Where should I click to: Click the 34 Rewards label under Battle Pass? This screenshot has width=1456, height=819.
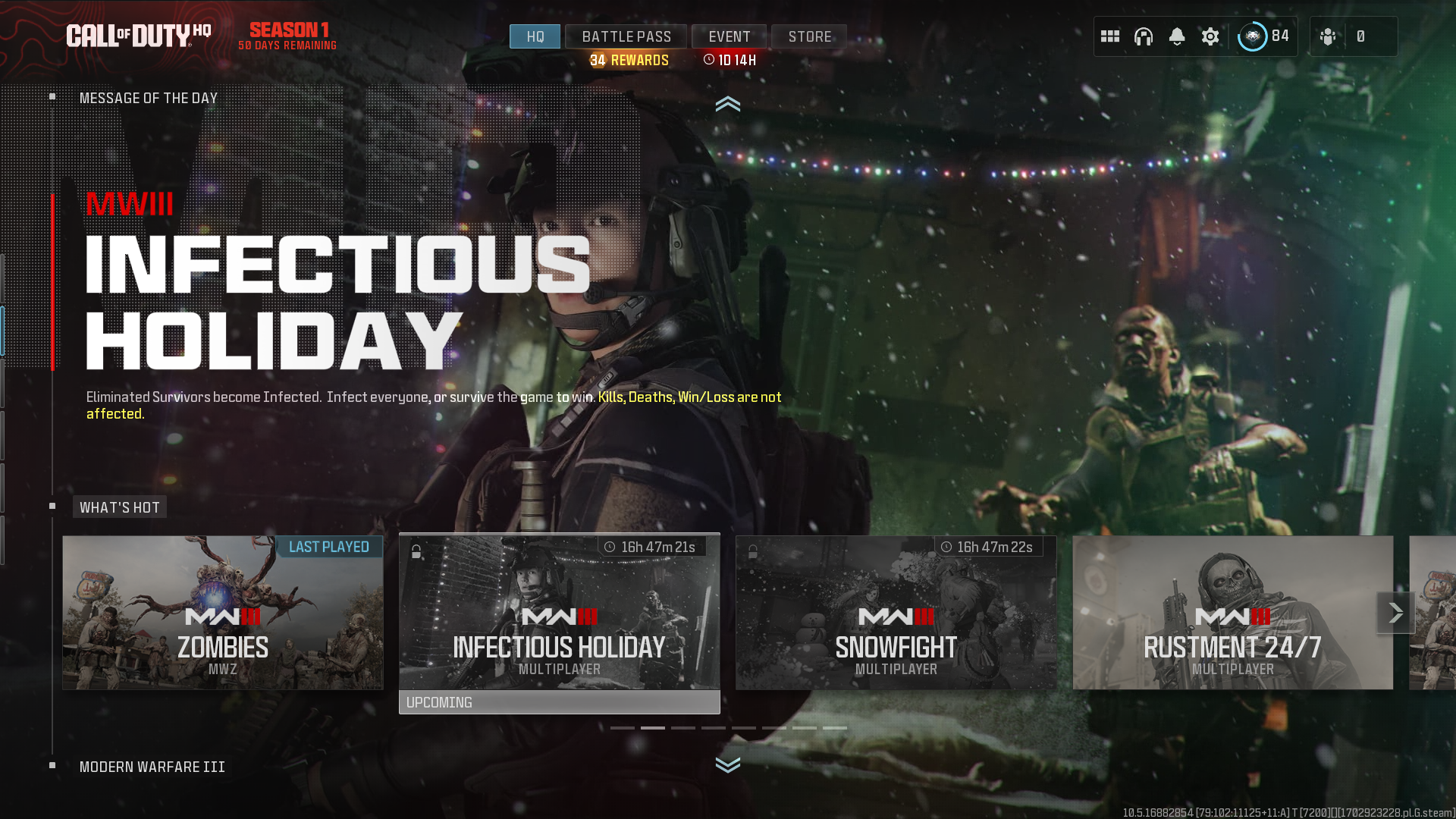(x=627, y=59)
